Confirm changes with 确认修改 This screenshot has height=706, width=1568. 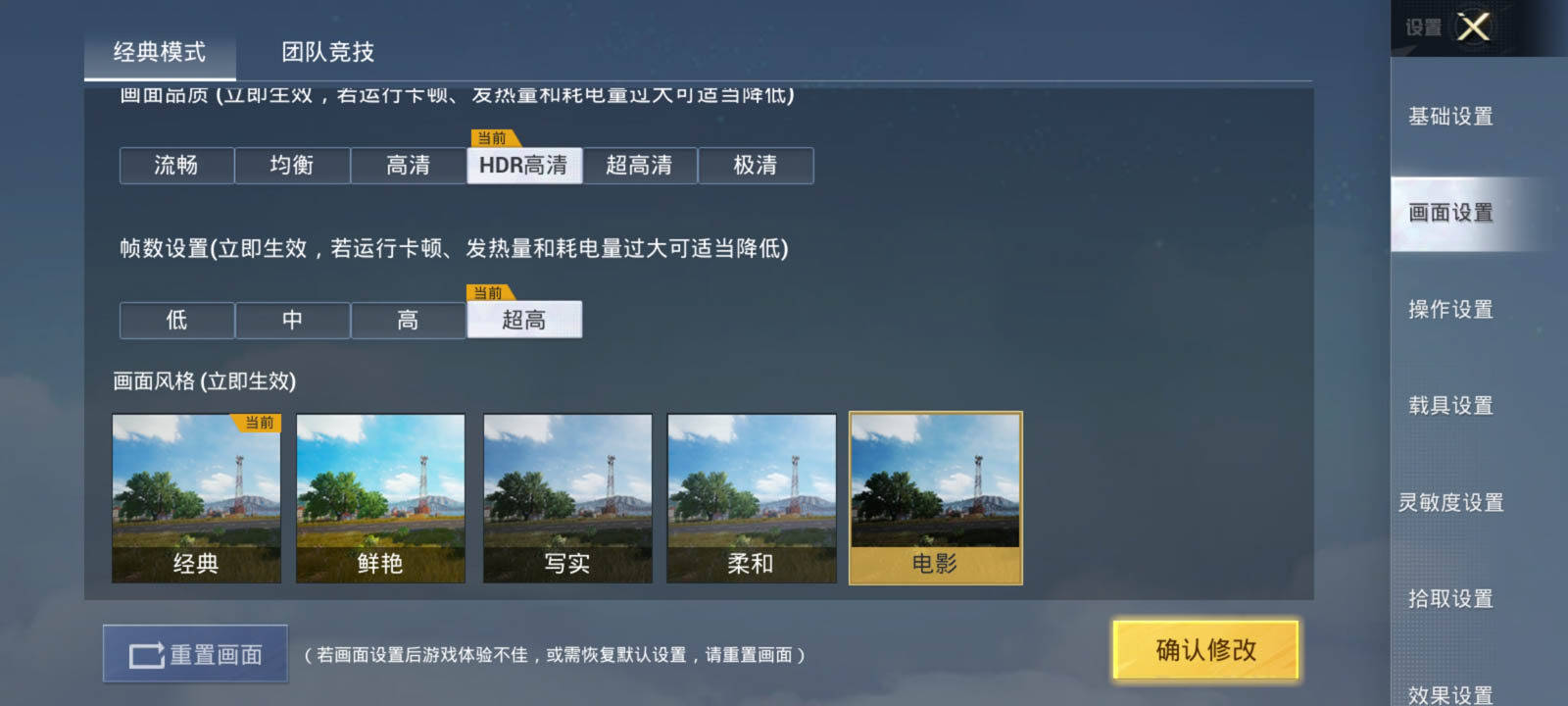[x=1206, y=650]
